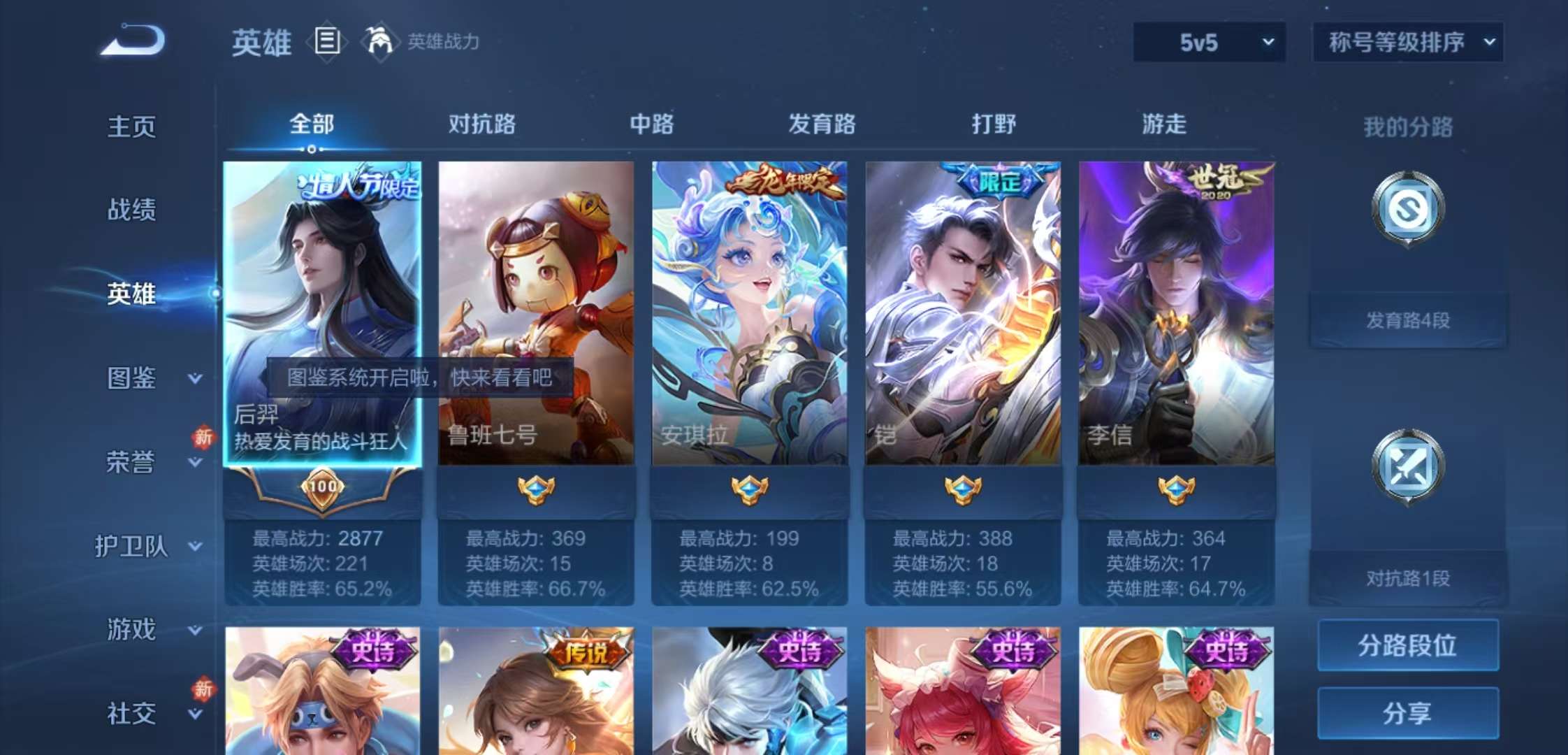The image size is (1568, 755).
Task: Switch to the 打野 tab
Action: tap(994, 124)
